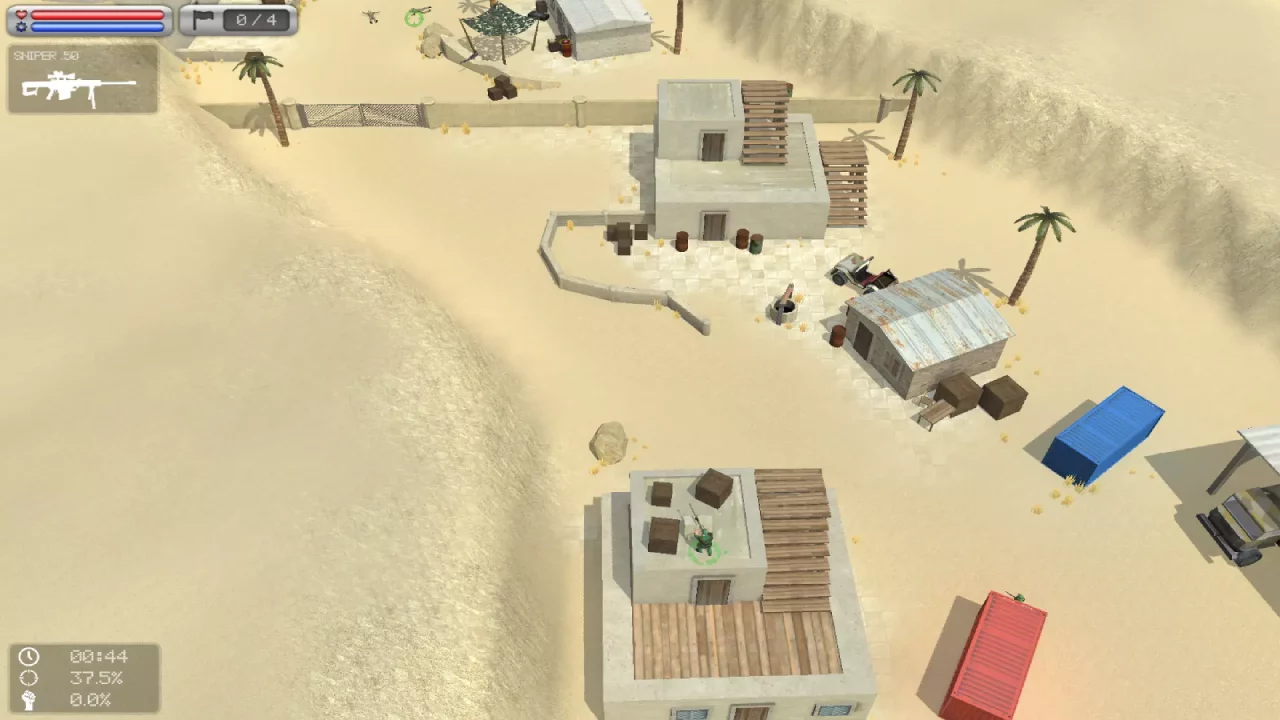1280x720 pixels.
Task: Click the green targeting reticle near the helicopter
Action: [414, 17]
